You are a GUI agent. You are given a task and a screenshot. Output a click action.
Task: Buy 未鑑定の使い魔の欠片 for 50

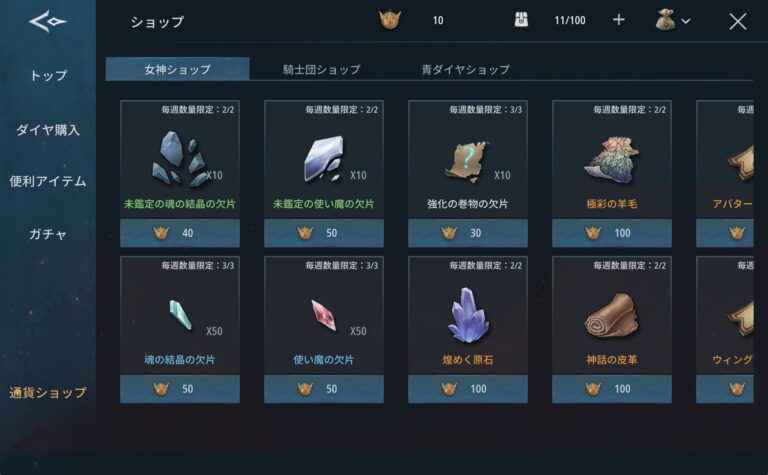tap(324, 233)
